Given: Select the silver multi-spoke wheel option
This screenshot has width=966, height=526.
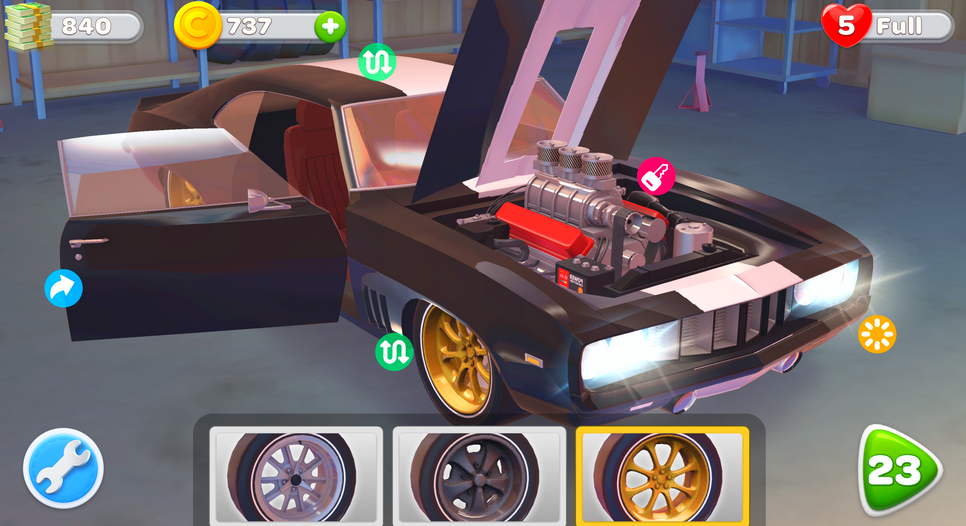Looking at the screenshot, I should click(296, 475).
